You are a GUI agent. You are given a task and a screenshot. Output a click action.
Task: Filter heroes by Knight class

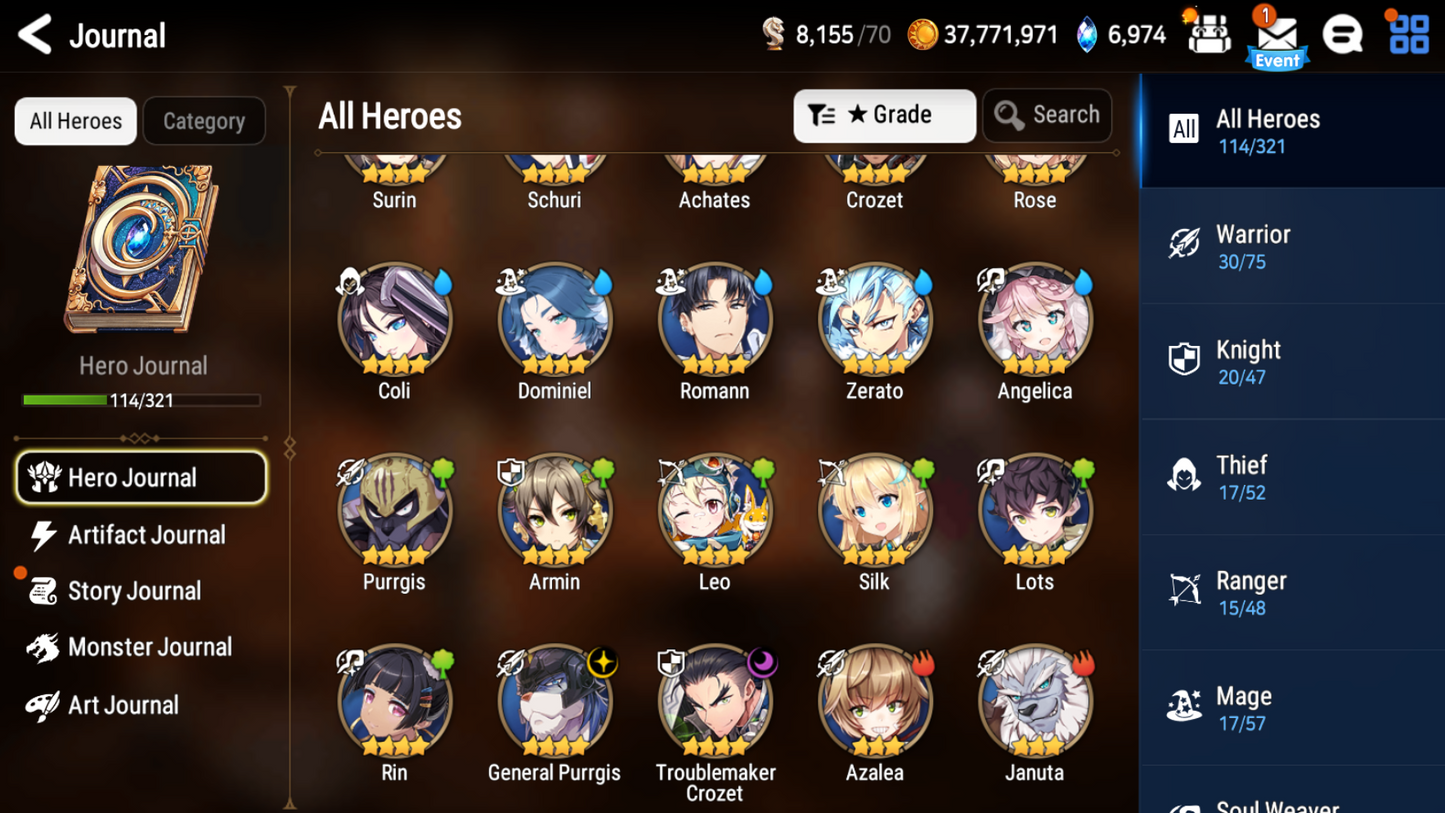coord(1291,362)
